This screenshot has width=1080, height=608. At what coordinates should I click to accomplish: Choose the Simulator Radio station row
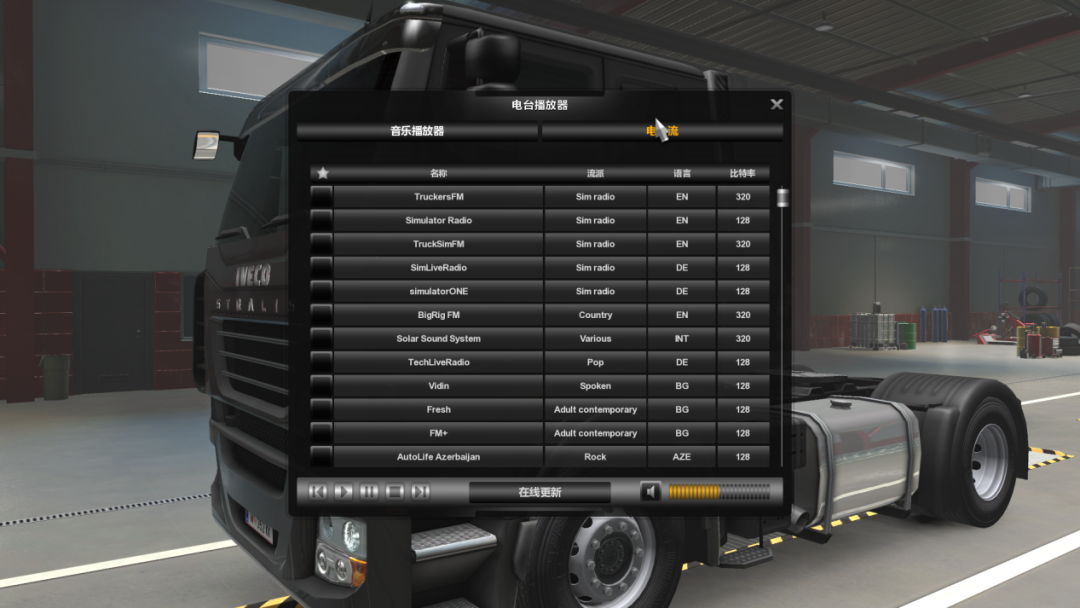click(x=439, y=221)
